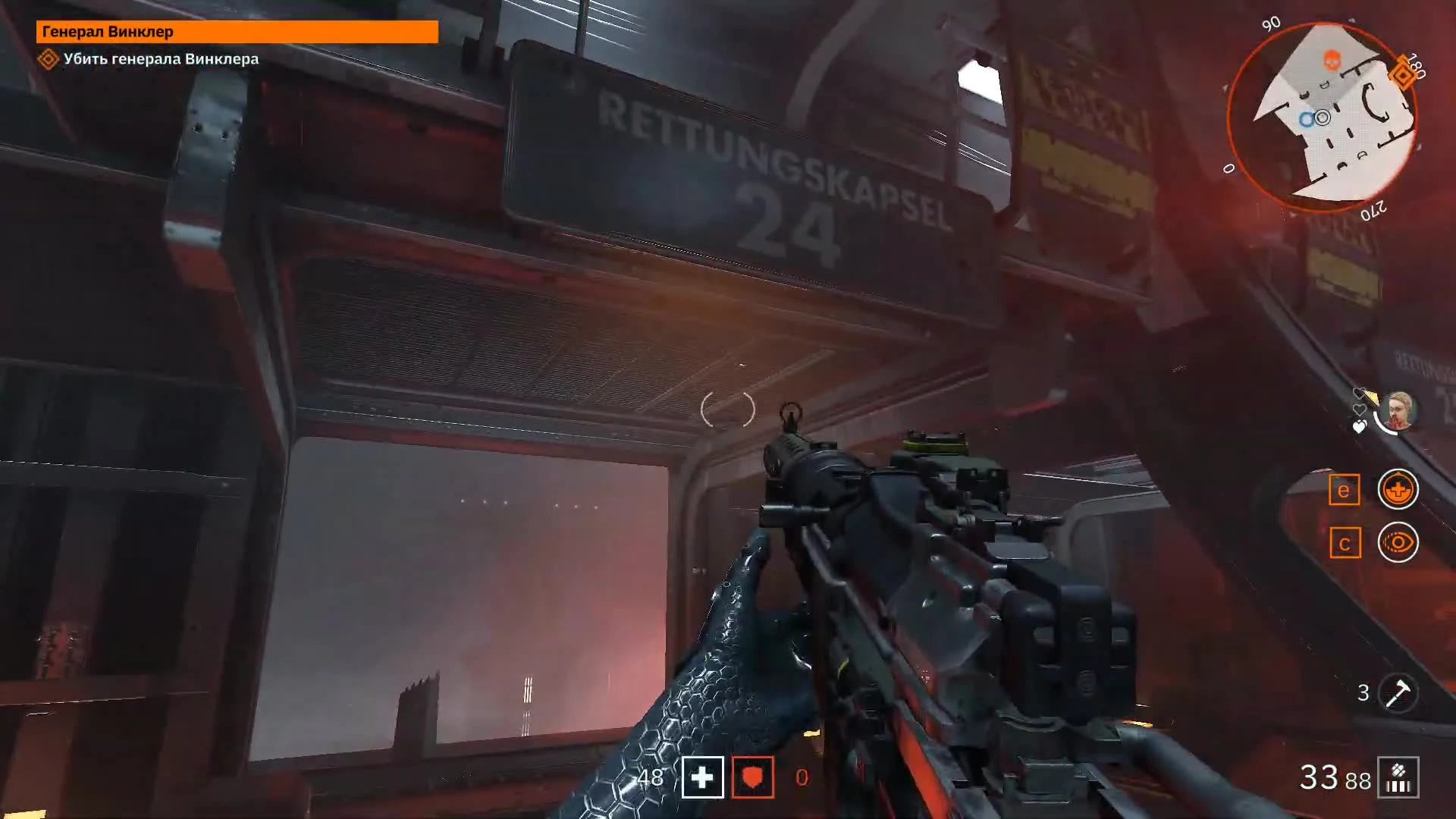This screenshot has width=1456, height=819.
Task: Select the eye pep-signal icon beside 'c'
Action: point(1398,543)
